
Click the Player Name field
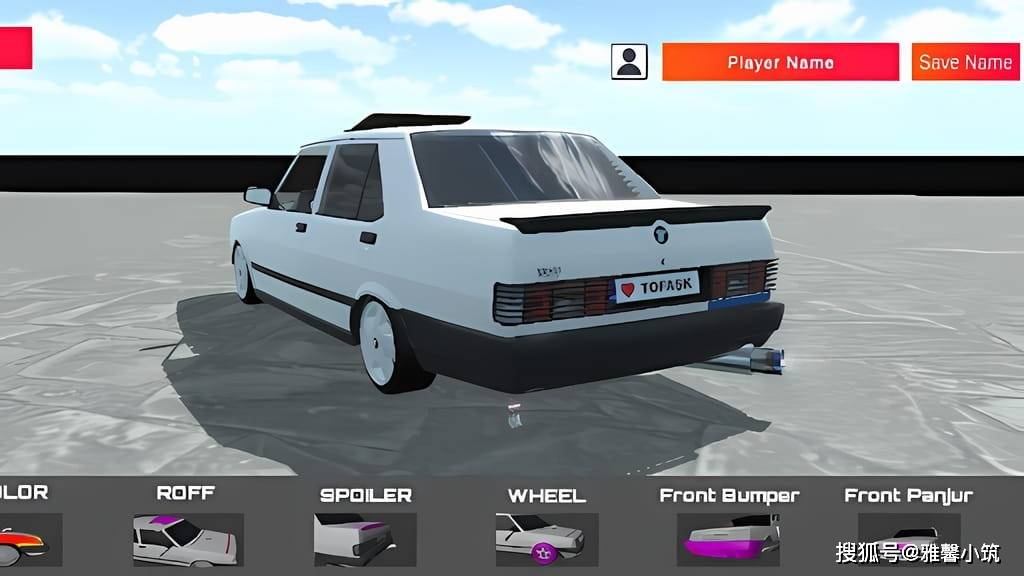coord(780,62)
